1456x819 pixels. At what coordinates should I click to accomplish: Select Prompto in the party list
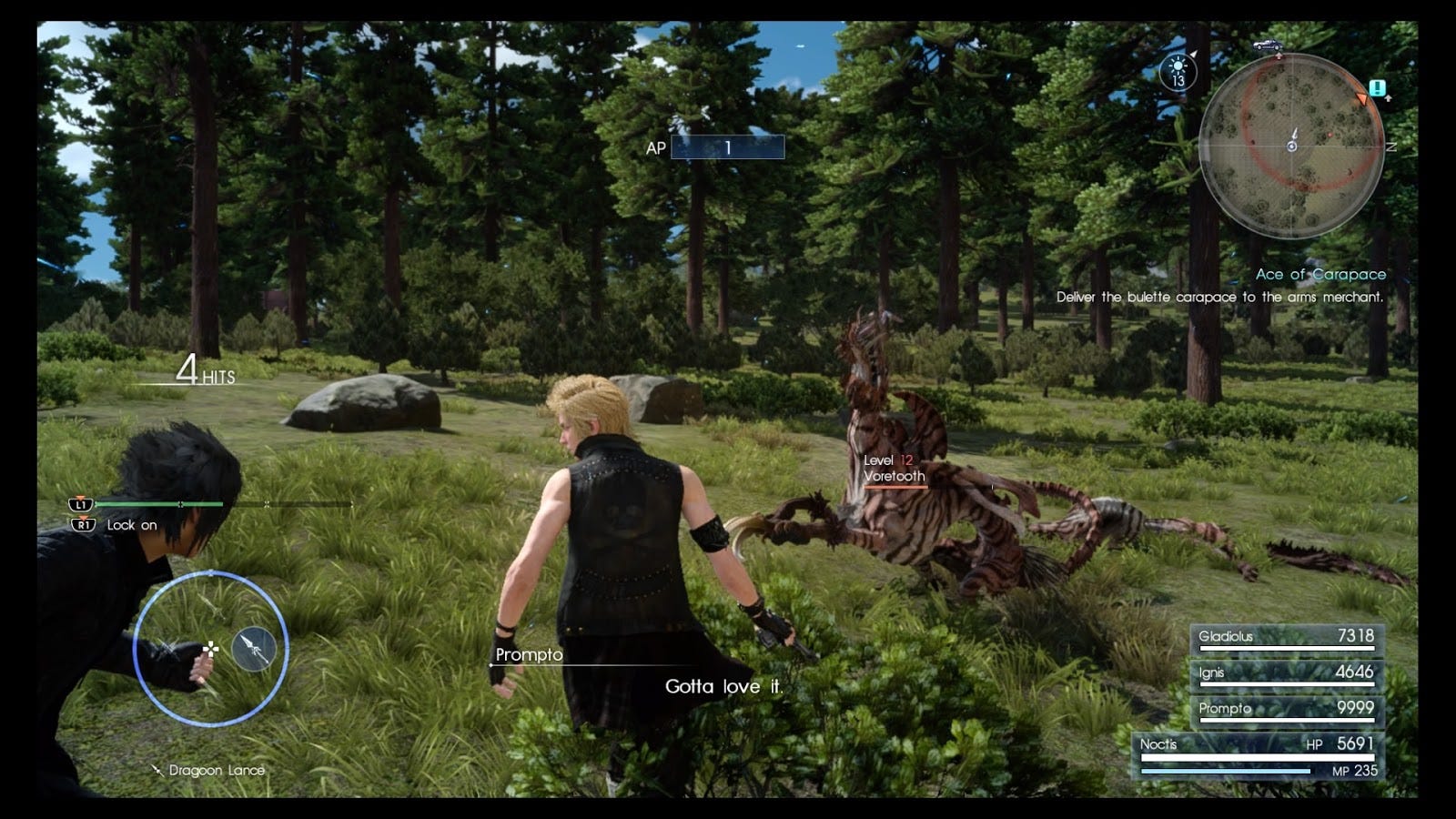(x=1286, y=710)
